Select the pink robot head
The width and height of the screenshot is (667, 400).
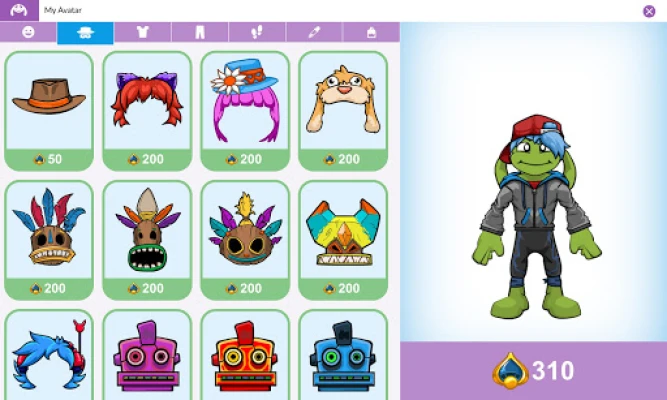tap(147, 356)
